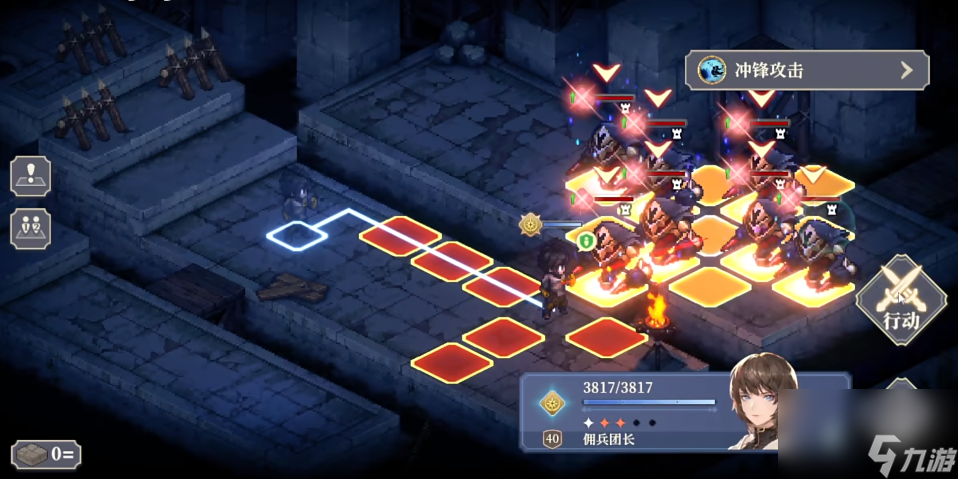Open the map marker info icon
The height and width of the screenshot is (479, 958).
30,176
